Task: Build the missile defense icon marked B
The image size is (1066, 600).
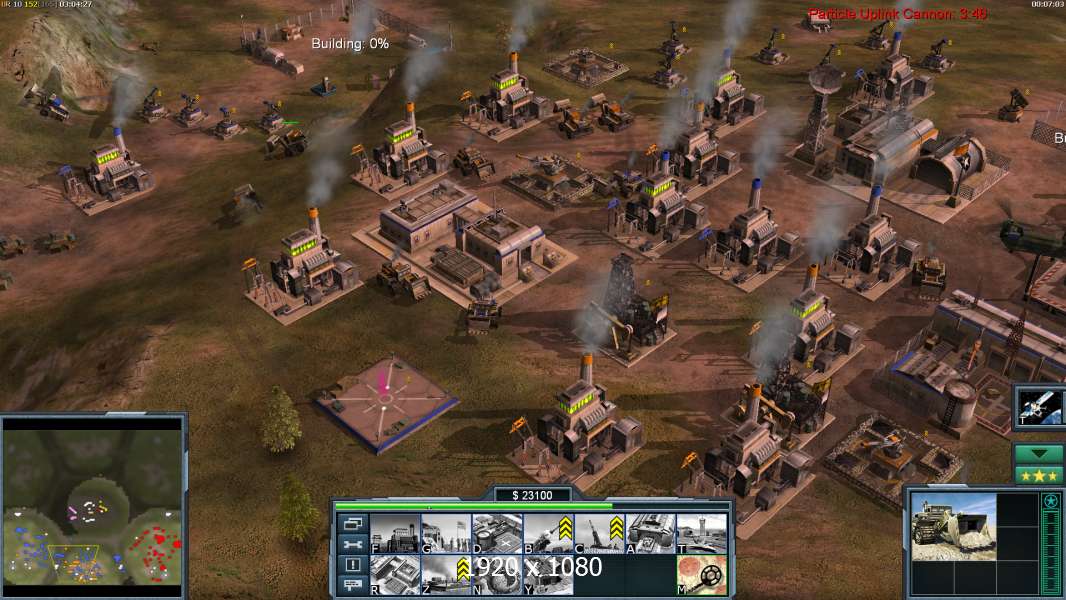Action: point(548,533)
